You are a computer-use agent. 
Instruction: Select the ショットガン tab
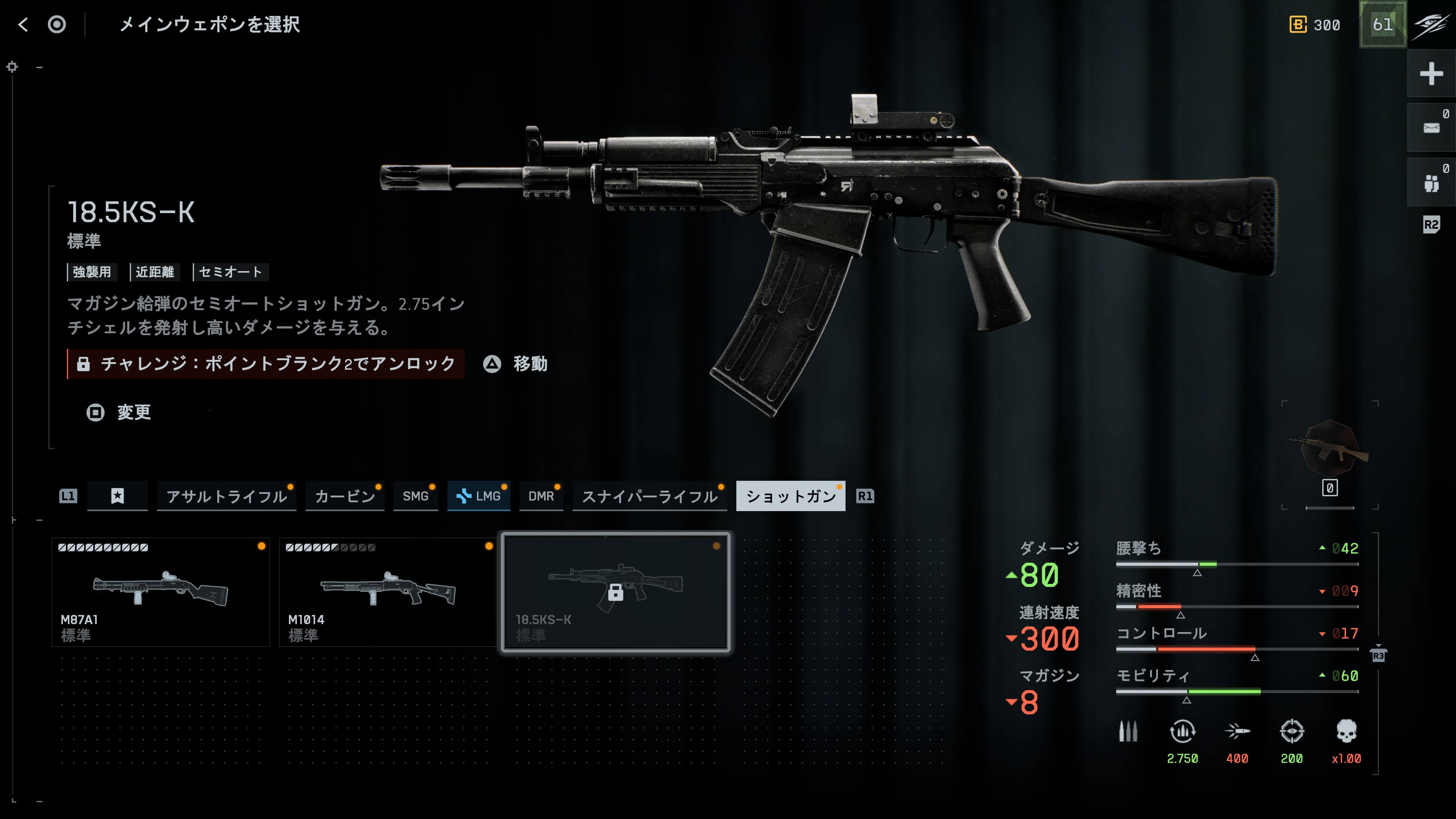click(x=790, y=496)
